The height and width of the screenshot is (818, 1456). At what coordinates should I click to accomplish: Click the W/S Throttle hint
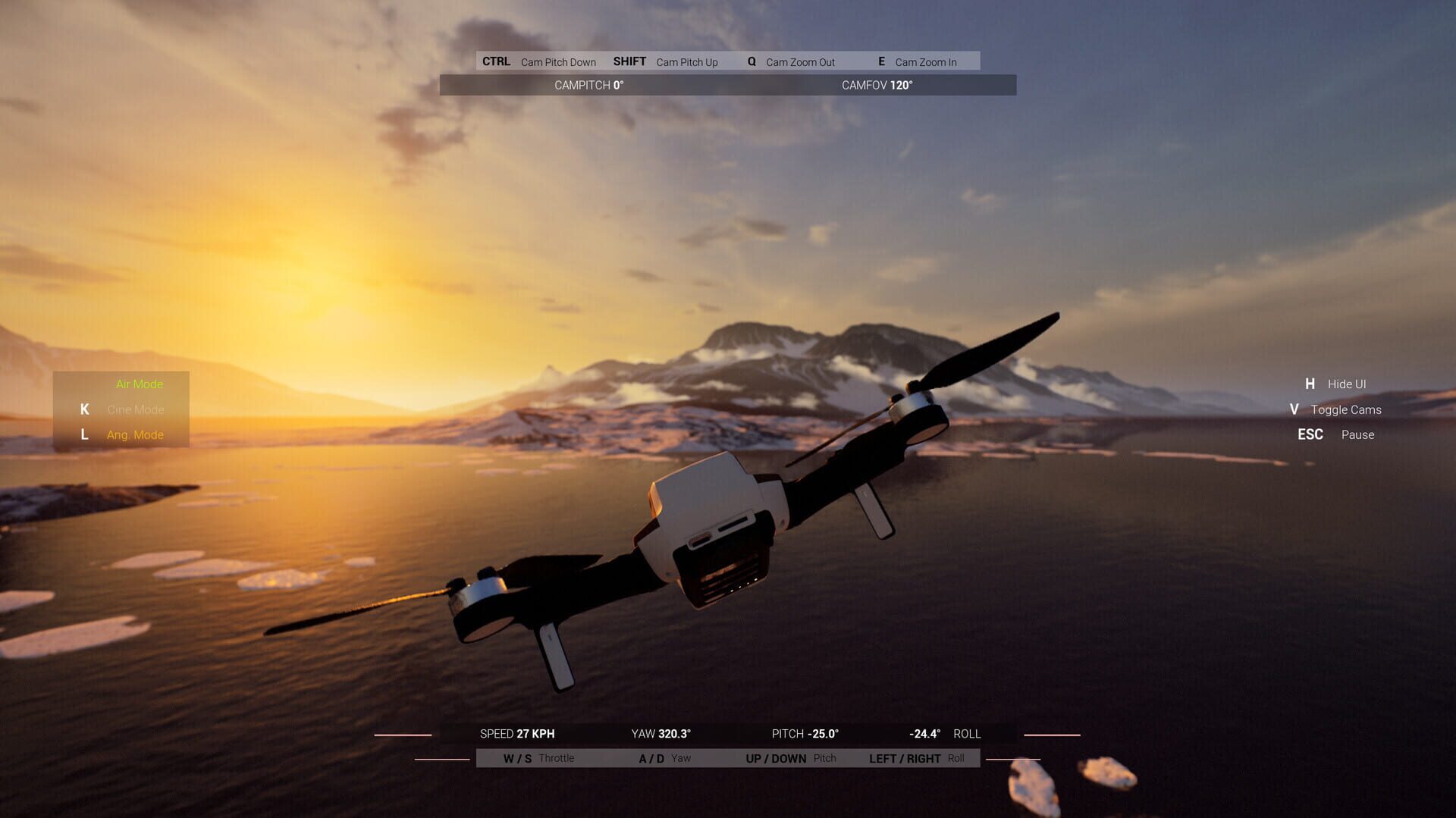point(540,757)
